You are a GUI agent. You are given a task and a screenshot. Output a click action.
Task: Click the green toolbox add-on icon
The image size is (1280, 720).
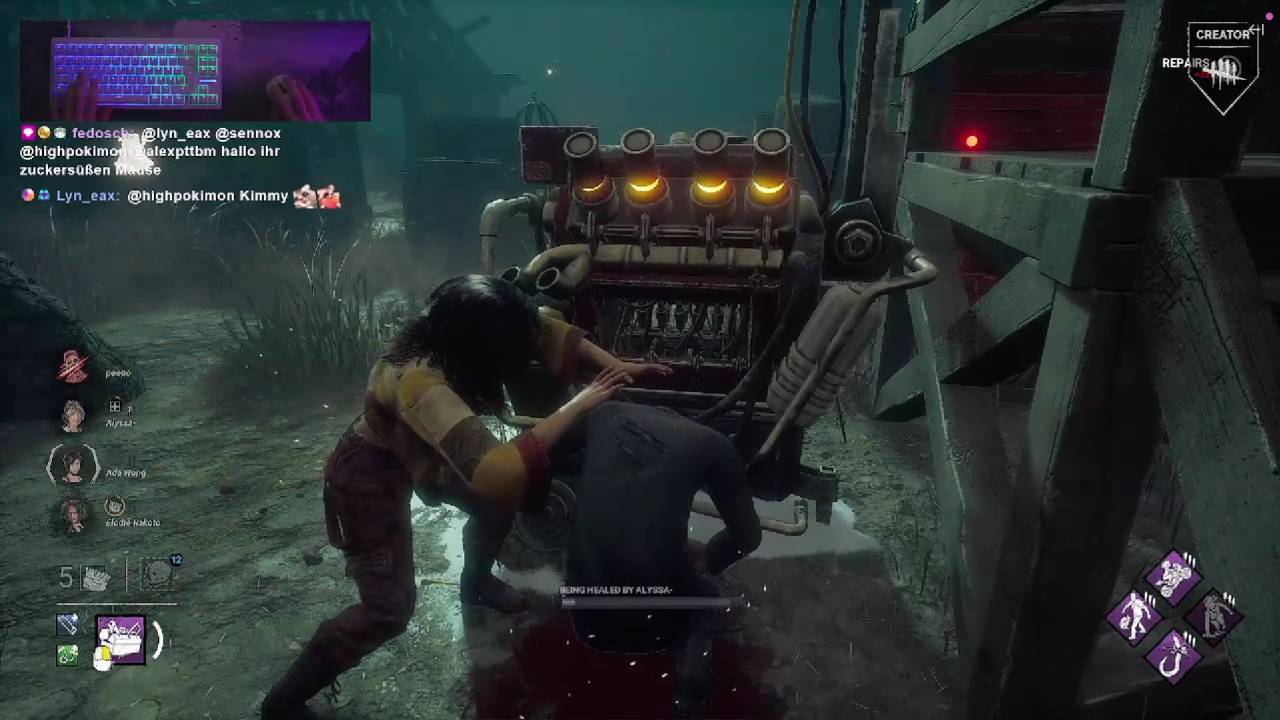click(67, 655)
